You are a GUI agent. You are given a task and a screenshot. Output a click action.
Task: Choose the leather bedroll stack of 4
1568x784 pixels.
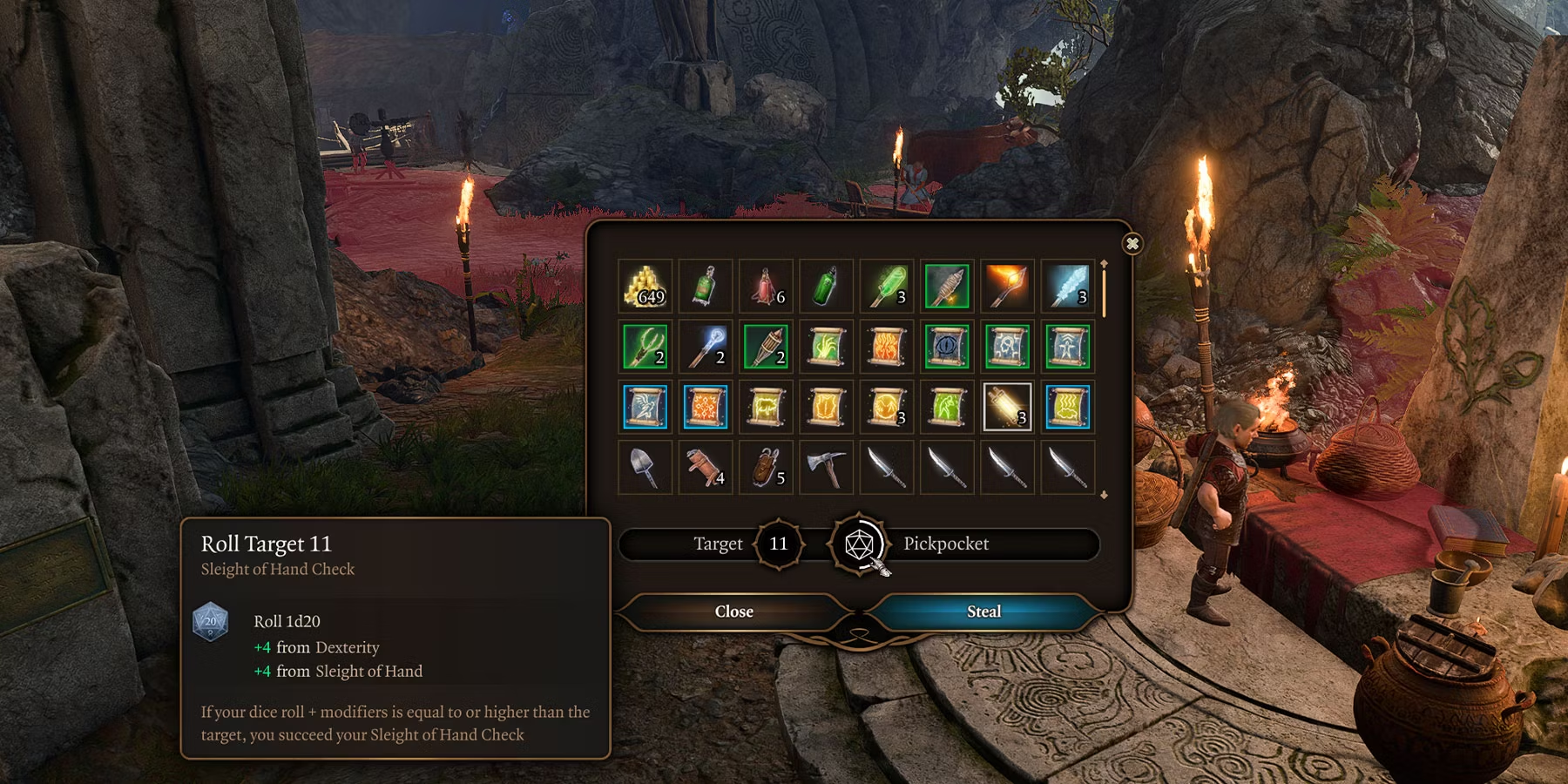[x=705, y=467]
